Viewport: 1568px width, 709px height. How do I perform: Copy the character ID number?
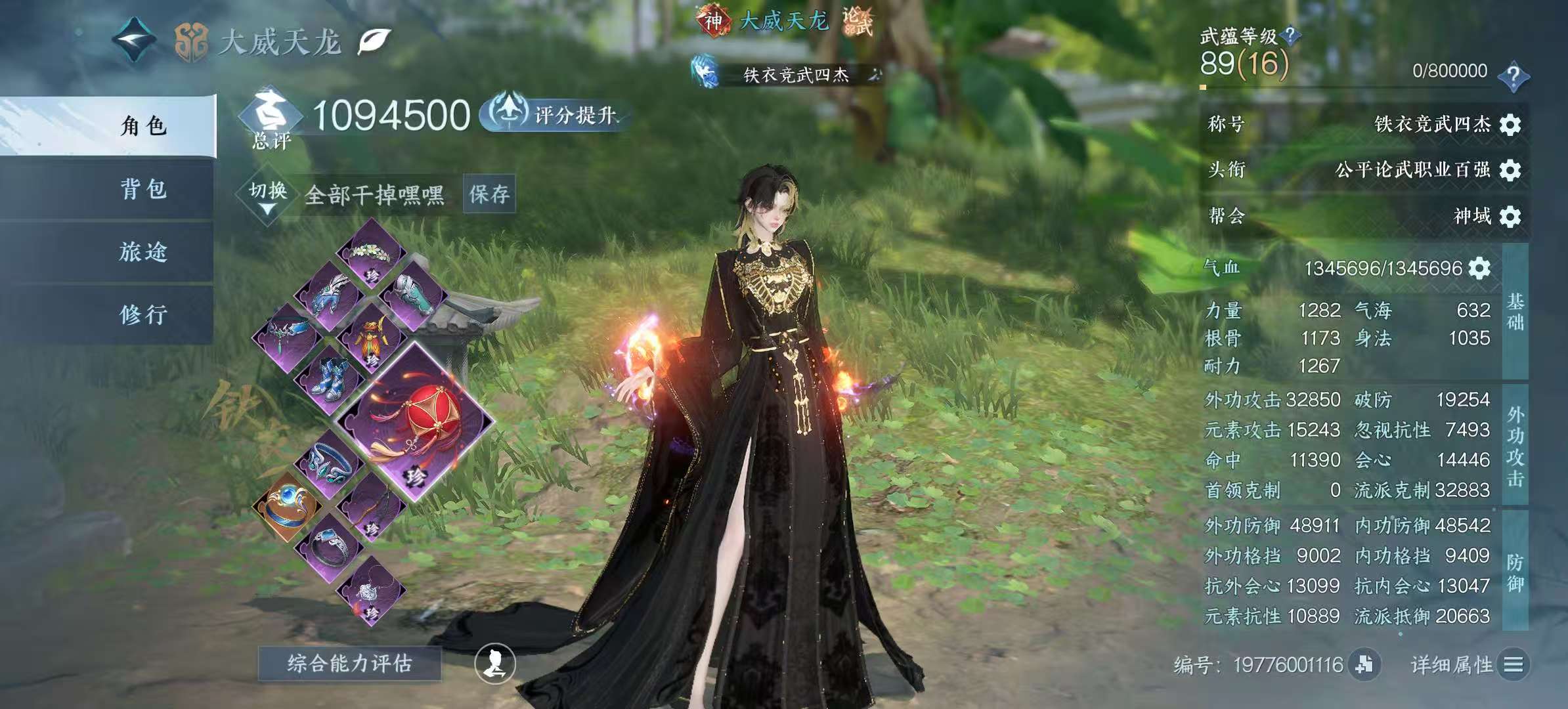1364,664
